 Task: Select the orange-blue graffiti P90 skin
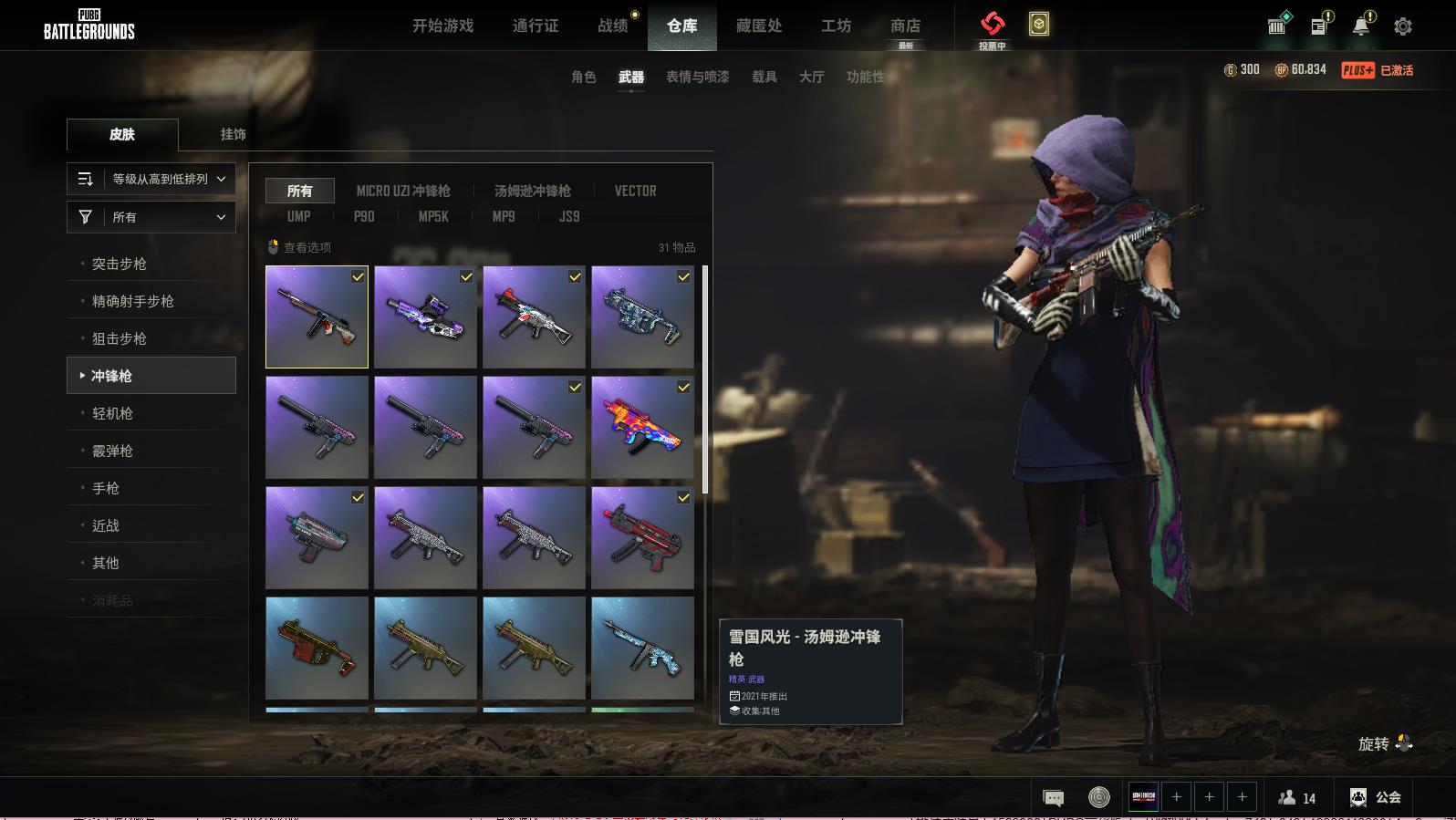(642, 427)
